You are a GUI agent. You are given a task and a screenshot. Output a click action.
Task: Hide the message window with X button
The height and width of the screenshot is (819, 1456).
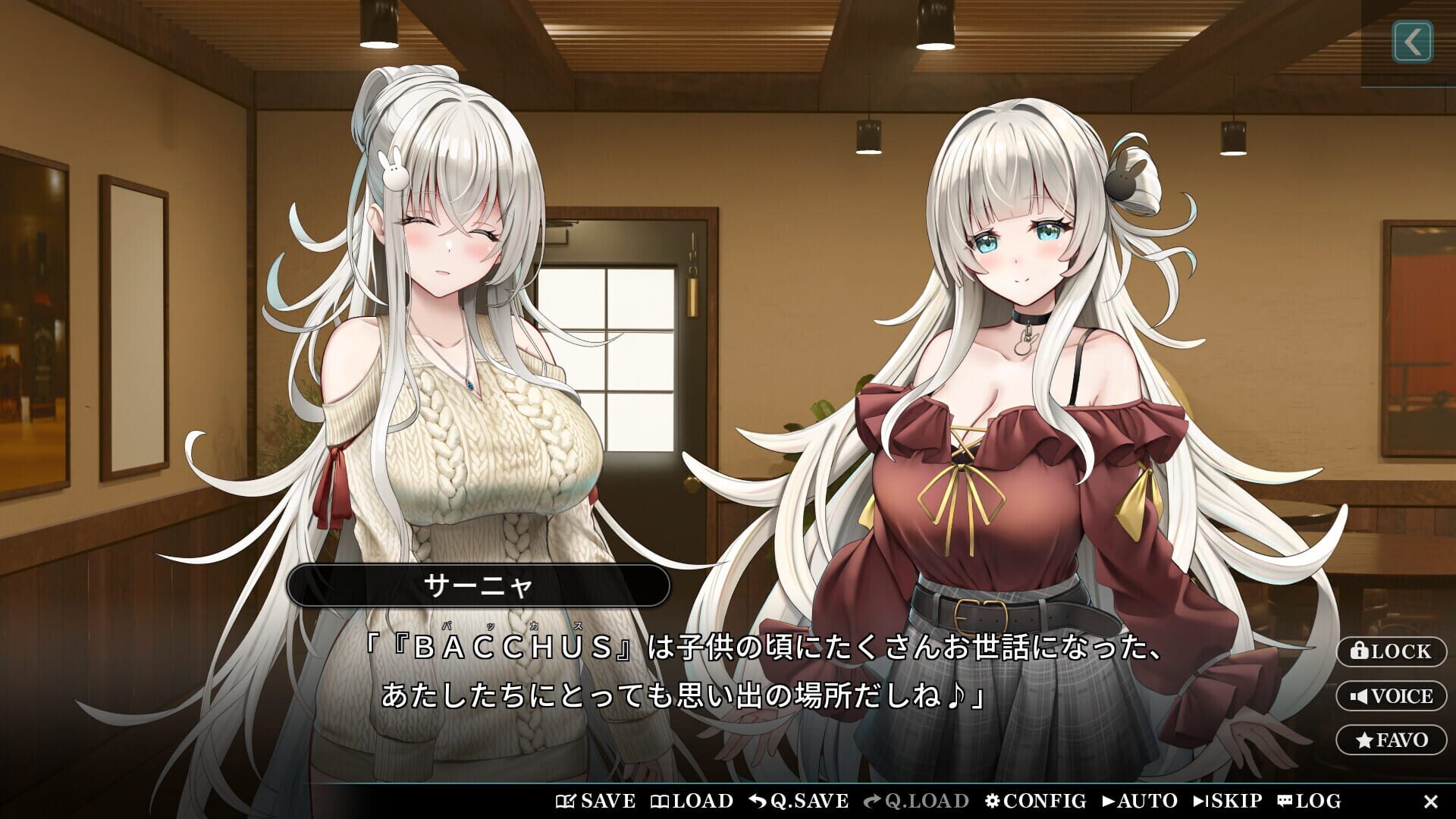[1432, 800]
